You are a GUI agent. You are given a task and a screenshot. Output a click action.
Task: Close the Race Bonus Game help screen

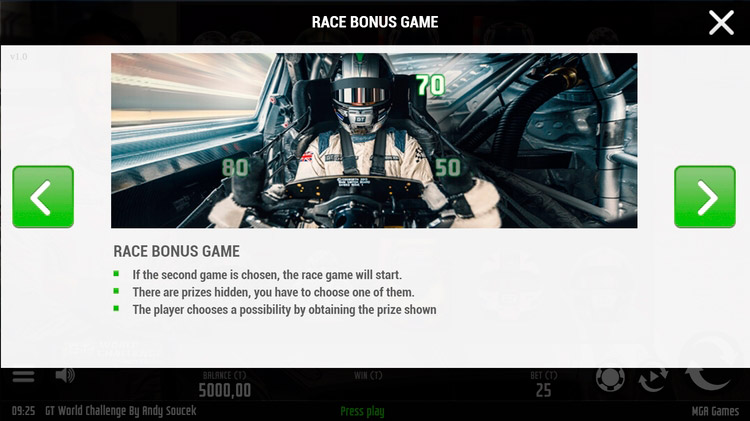pos(721,22)
